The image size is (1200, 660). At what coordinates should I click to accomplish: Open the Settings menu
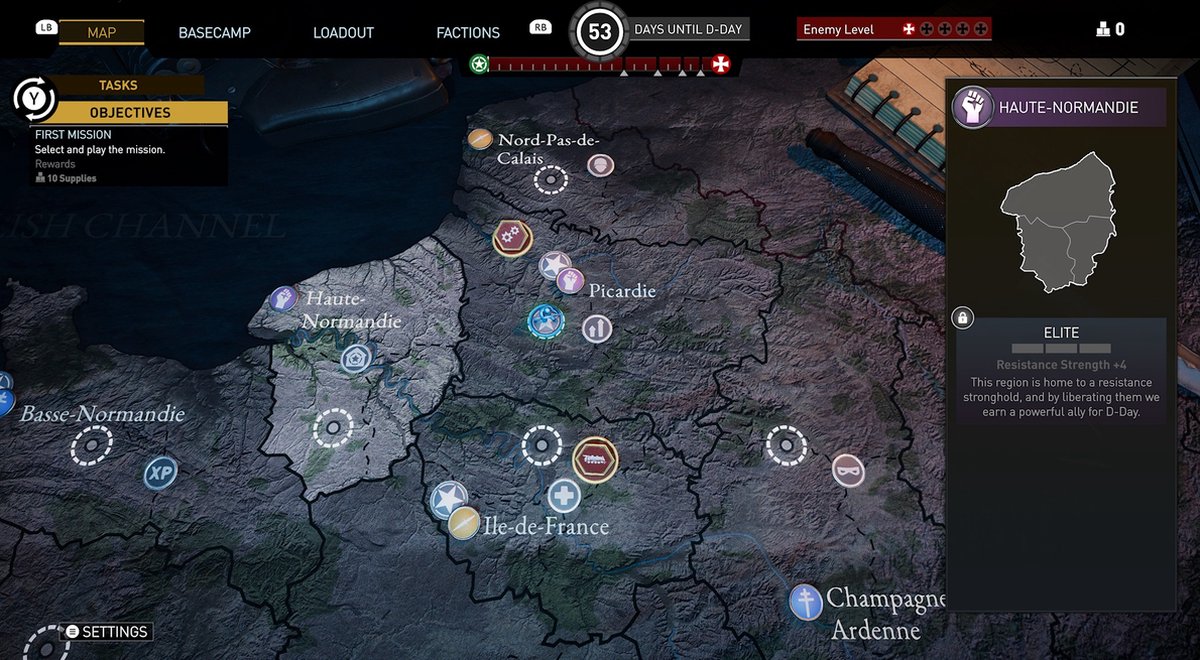[114, 632]
